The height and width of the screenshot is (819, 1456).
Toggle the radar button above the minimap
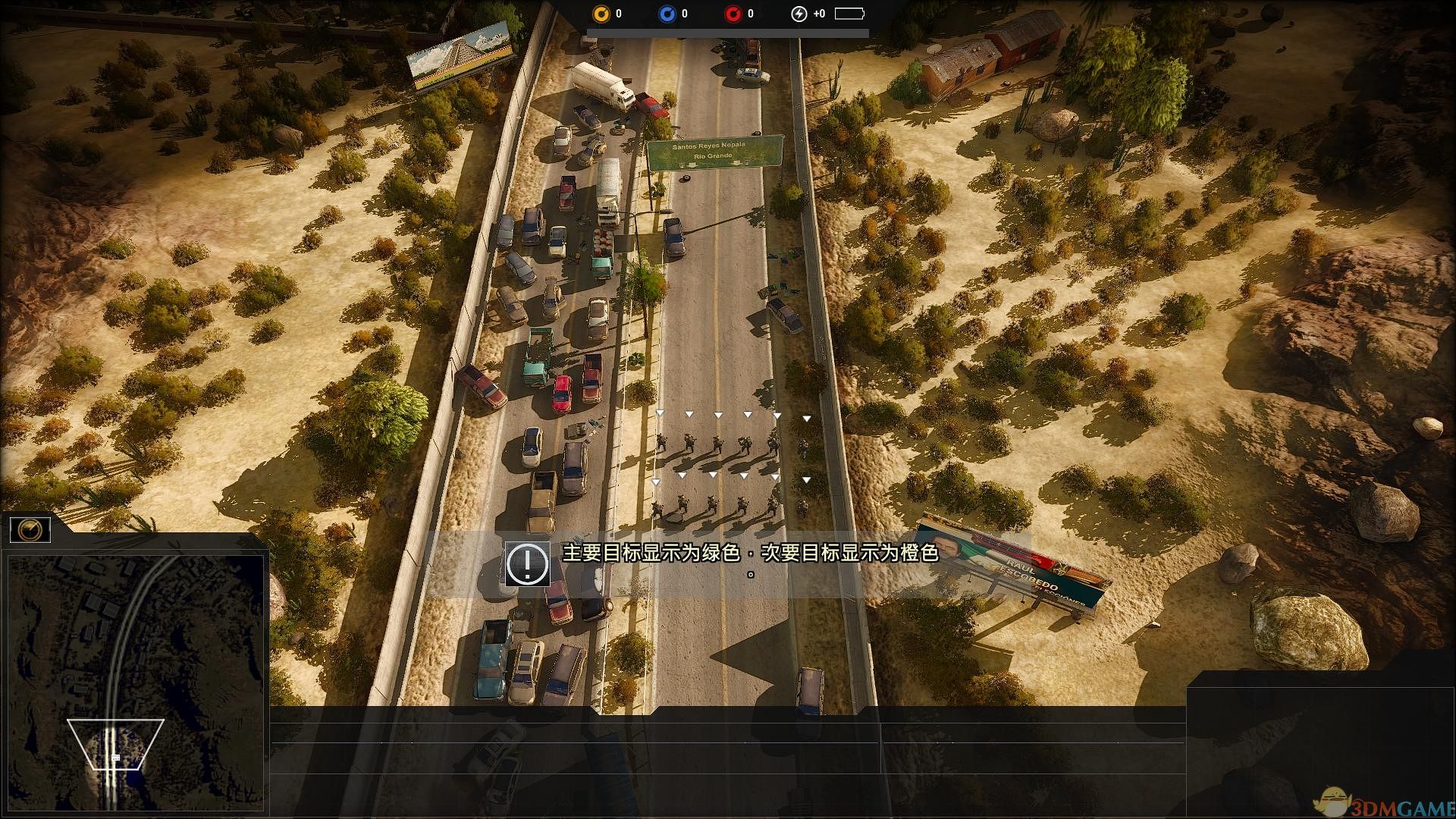tap(30, 529)
